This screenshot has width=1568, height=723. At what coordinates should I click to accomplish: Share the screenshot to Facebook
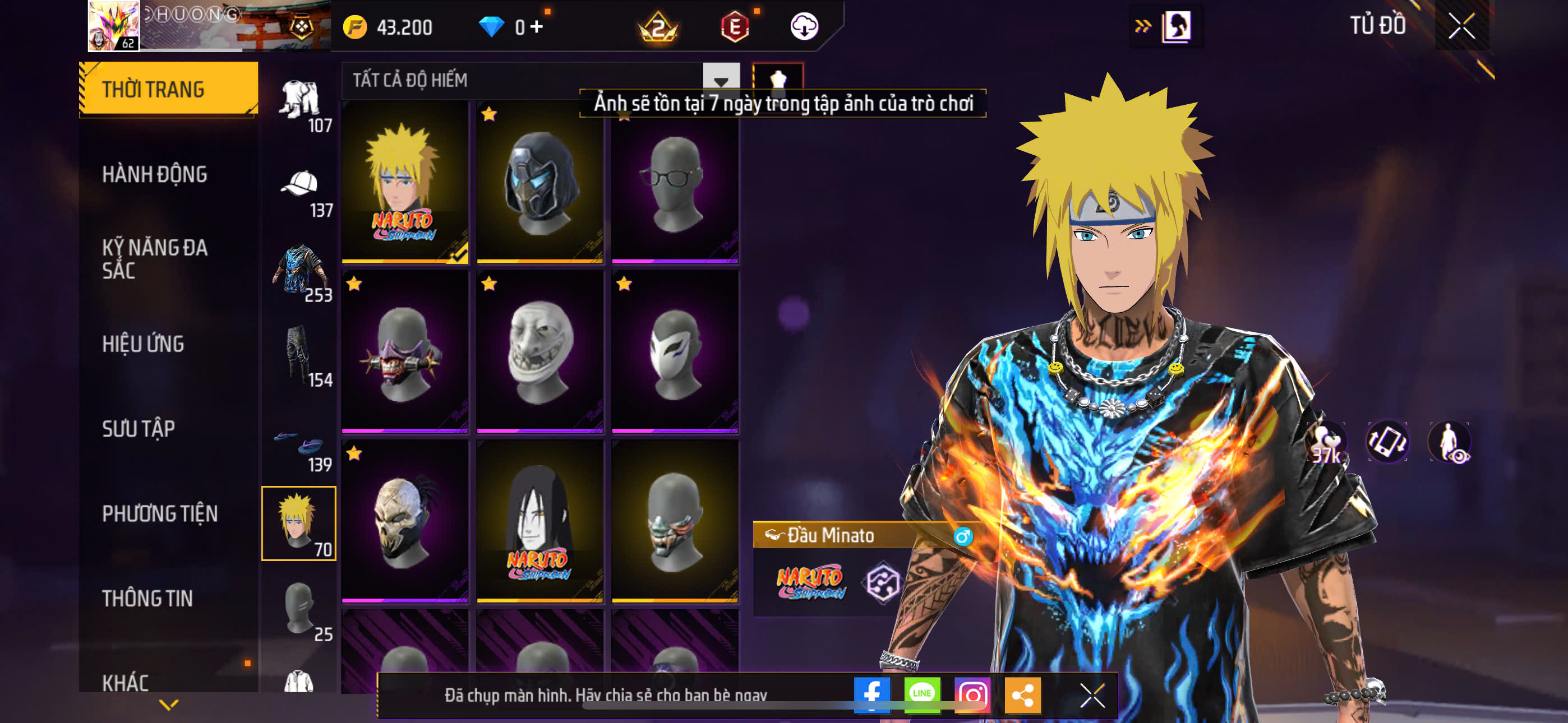click(871, 694)
